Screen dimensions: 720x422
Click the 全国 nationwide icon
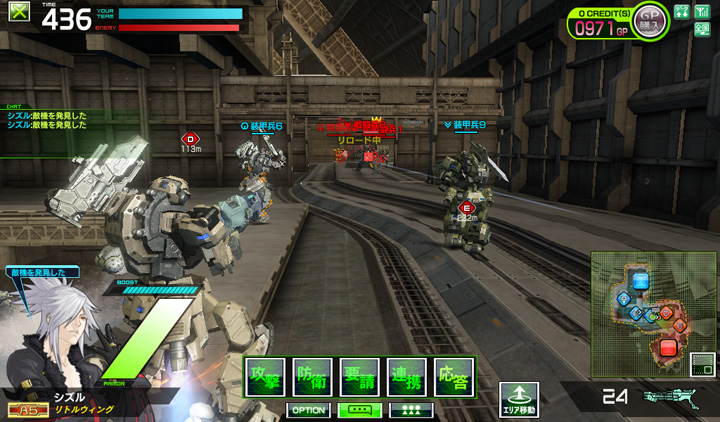702,29
